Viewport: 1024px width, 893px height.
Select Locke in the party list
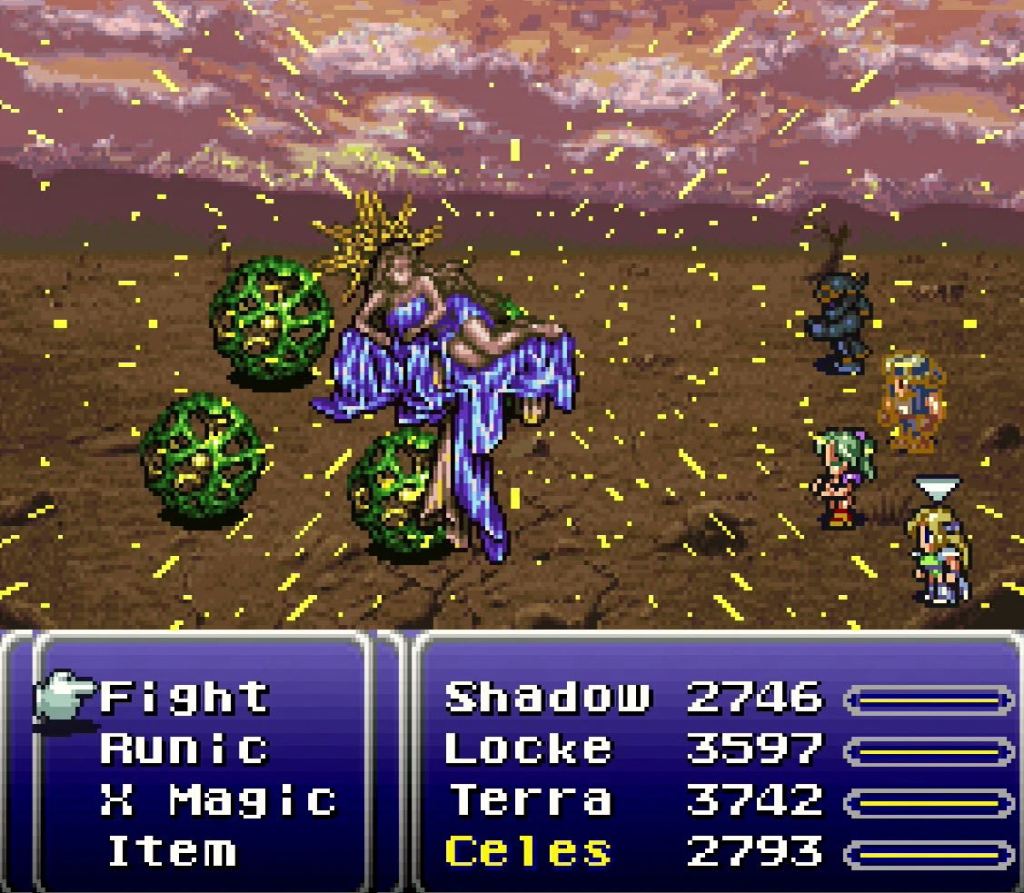pos(527,748)
